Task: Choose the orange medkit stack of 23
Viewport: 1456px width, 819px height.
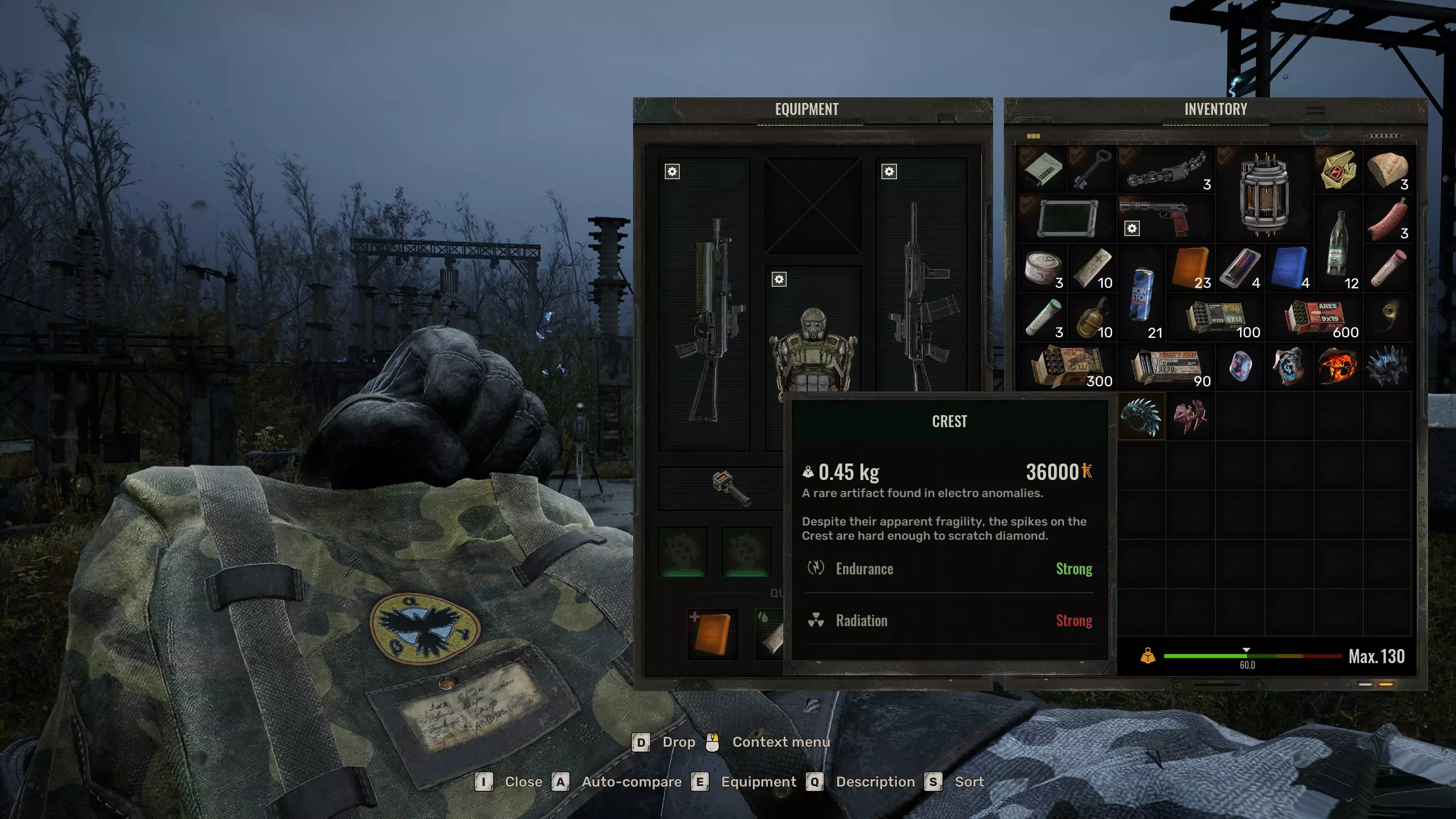Action: (1190, 268)
